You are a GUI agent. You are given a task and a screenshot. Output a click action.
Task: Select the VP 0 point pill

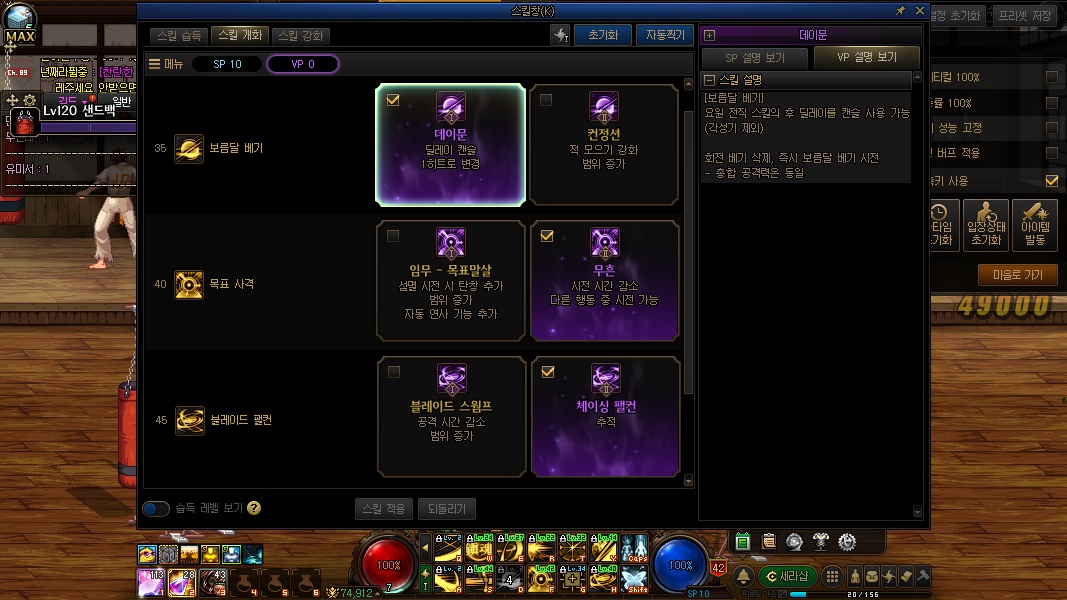[x=303, y=64]
